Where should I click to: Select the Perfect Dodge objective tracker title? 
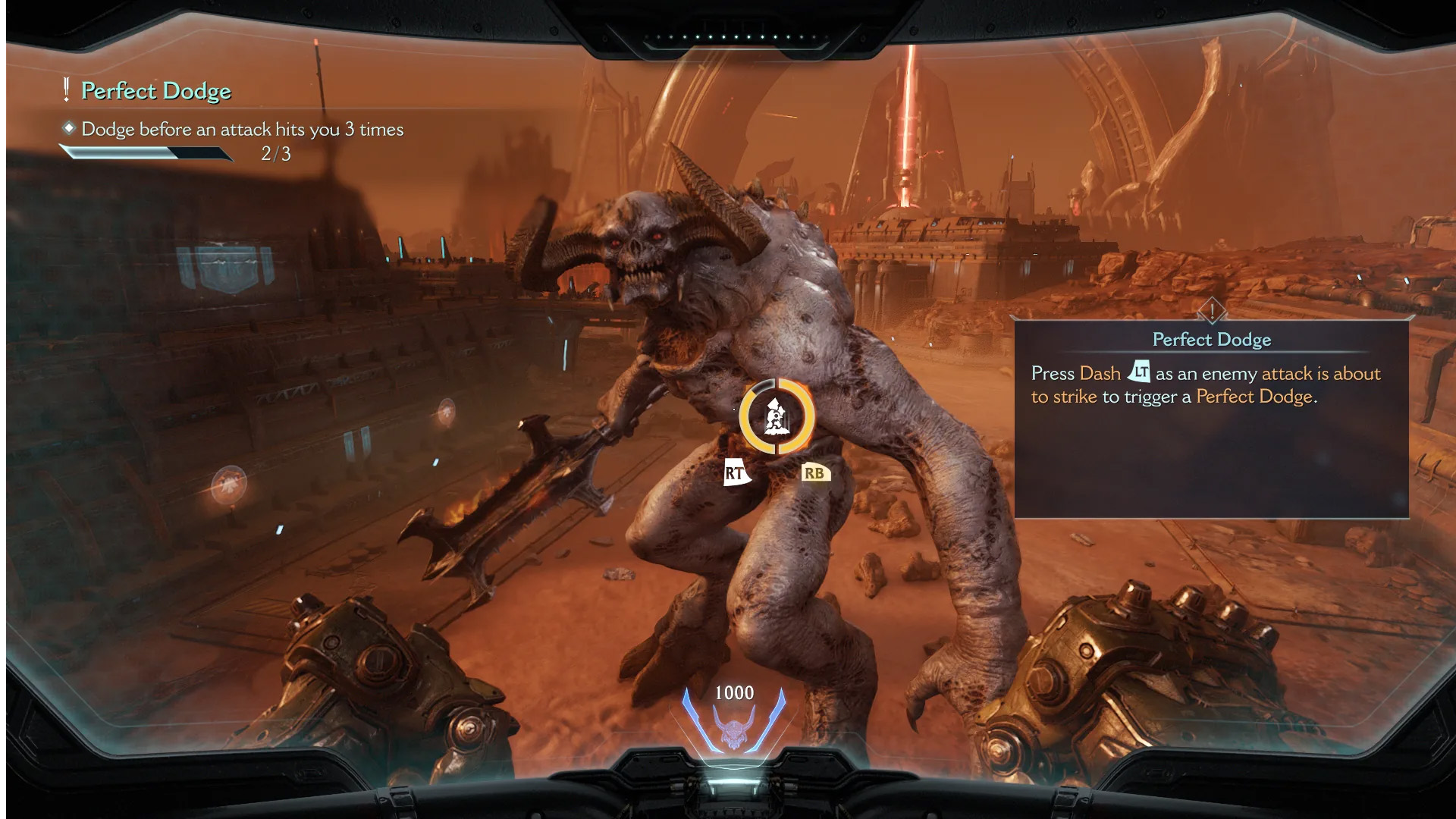(155, 91)
